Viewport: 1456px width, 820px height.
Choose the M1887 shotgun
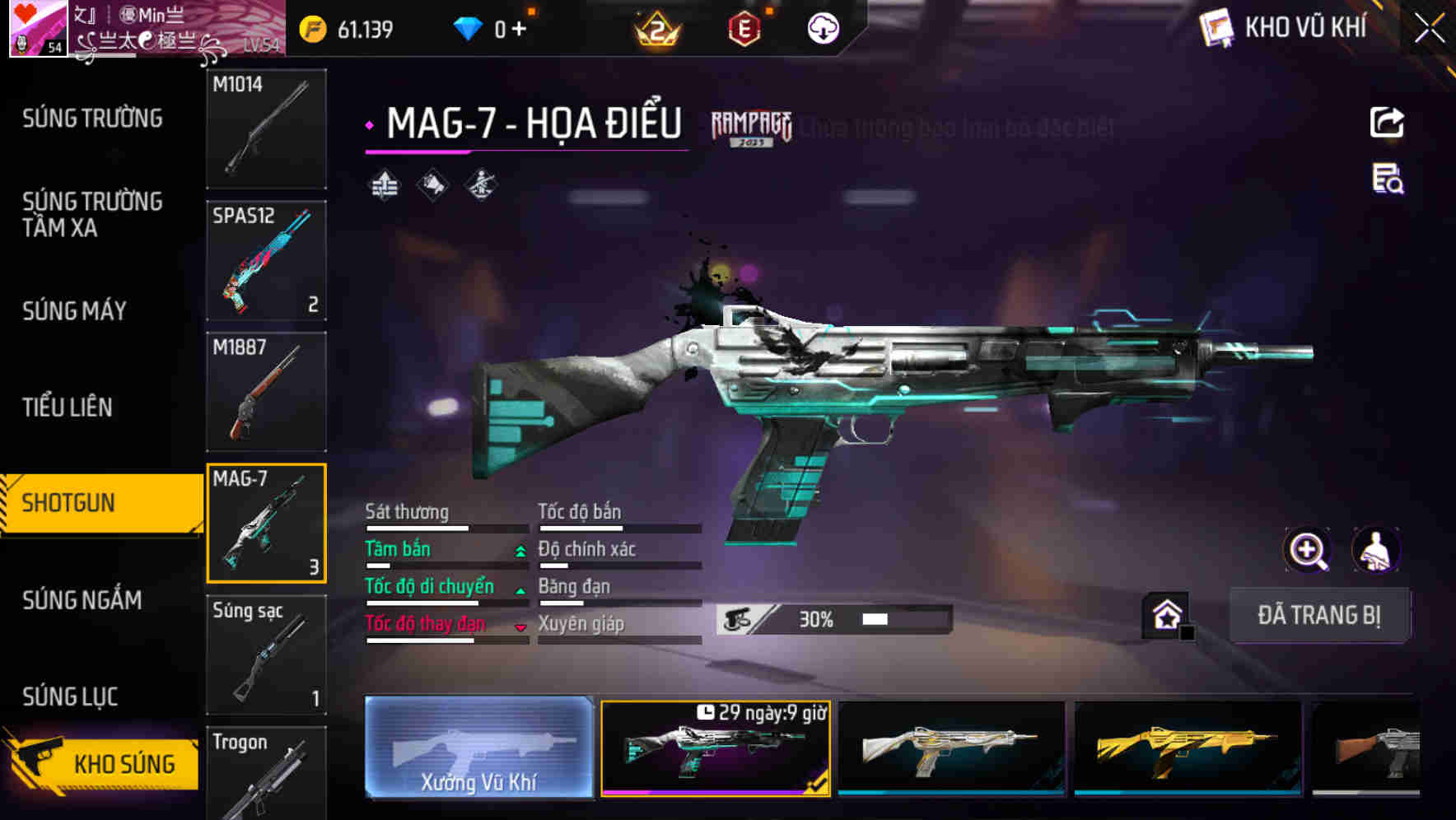tap(266, 392)
